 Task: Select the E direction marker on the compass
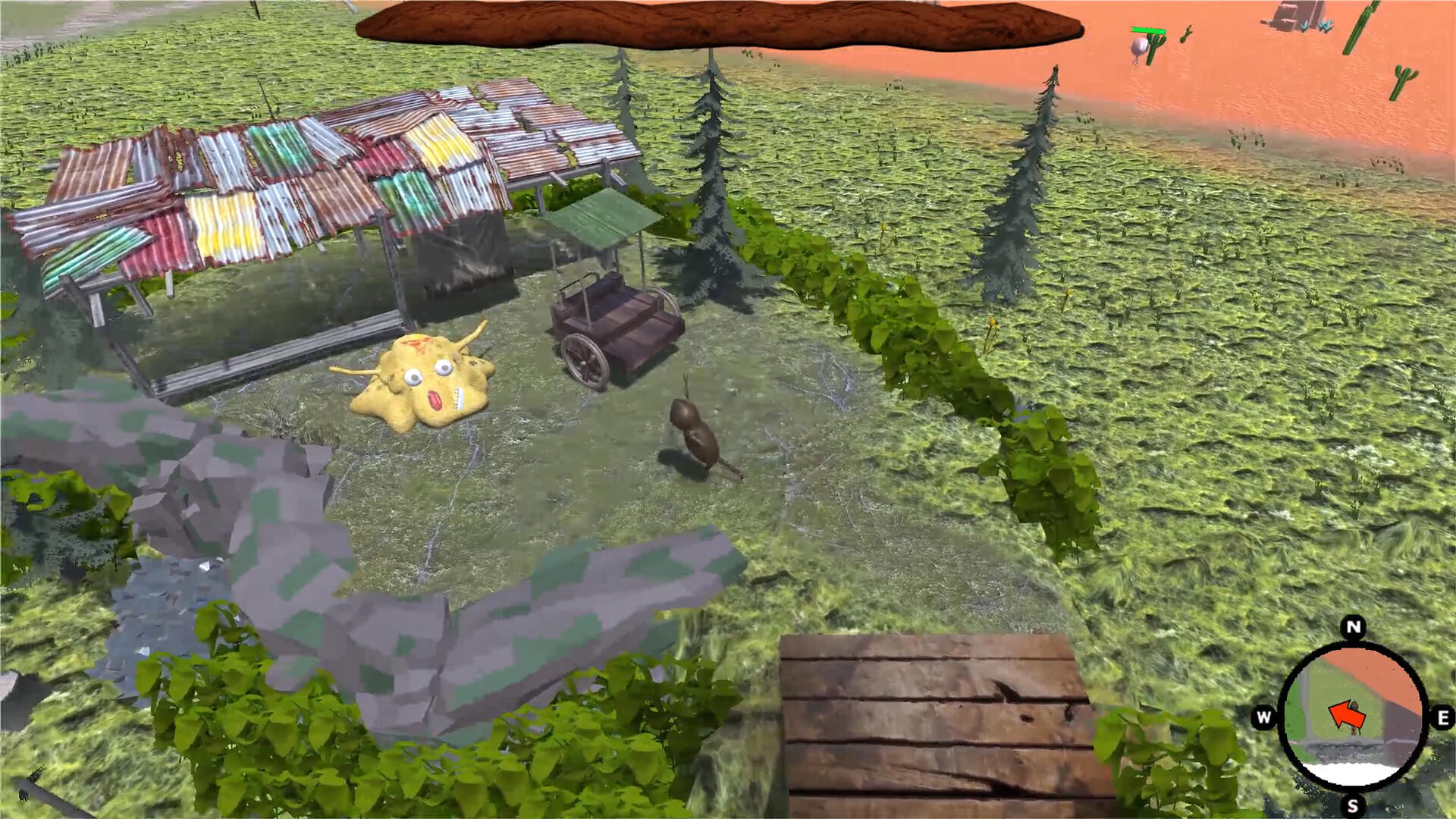1442,716
